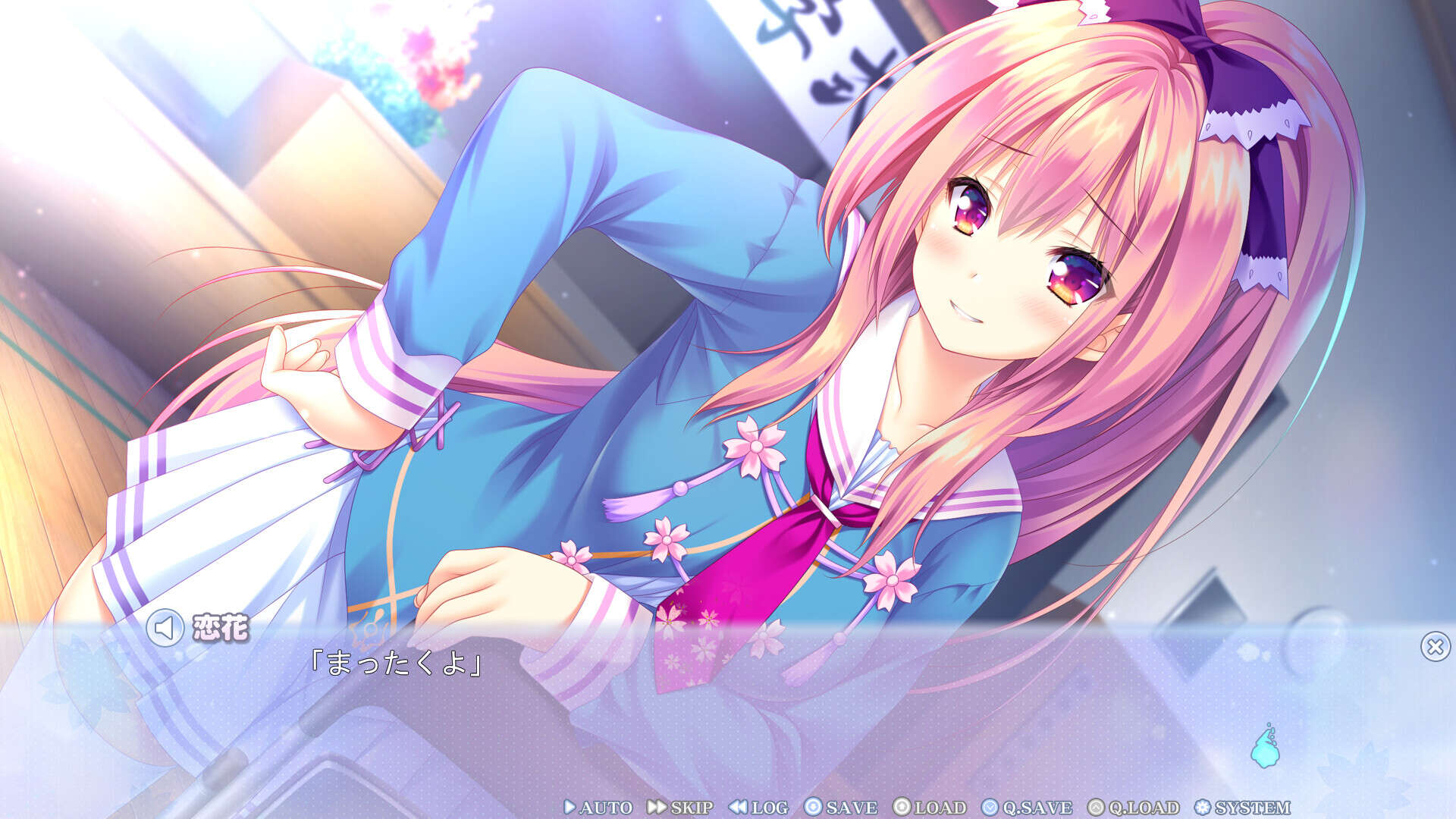Screen dimensions: 1456x819
Task: Click the circular SAVE disc icon
Action: click(x=813, y=808)
